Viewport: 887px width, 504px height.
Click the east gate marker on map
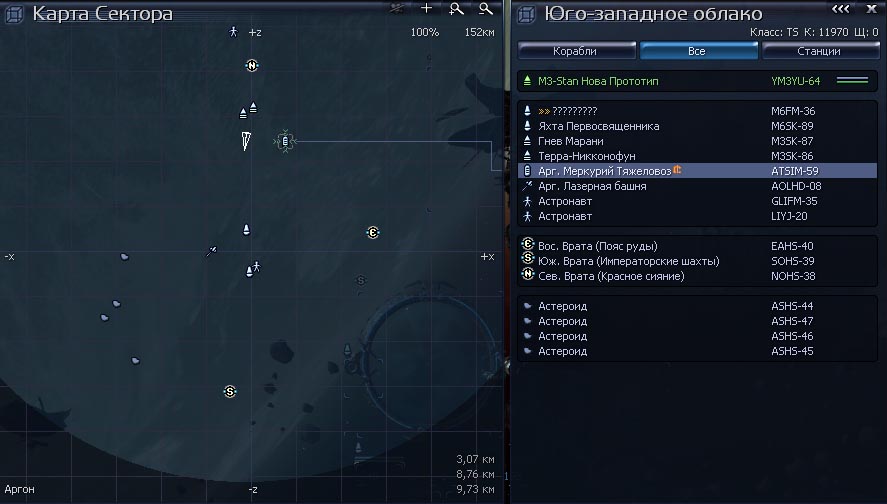(x=373, y=233)
